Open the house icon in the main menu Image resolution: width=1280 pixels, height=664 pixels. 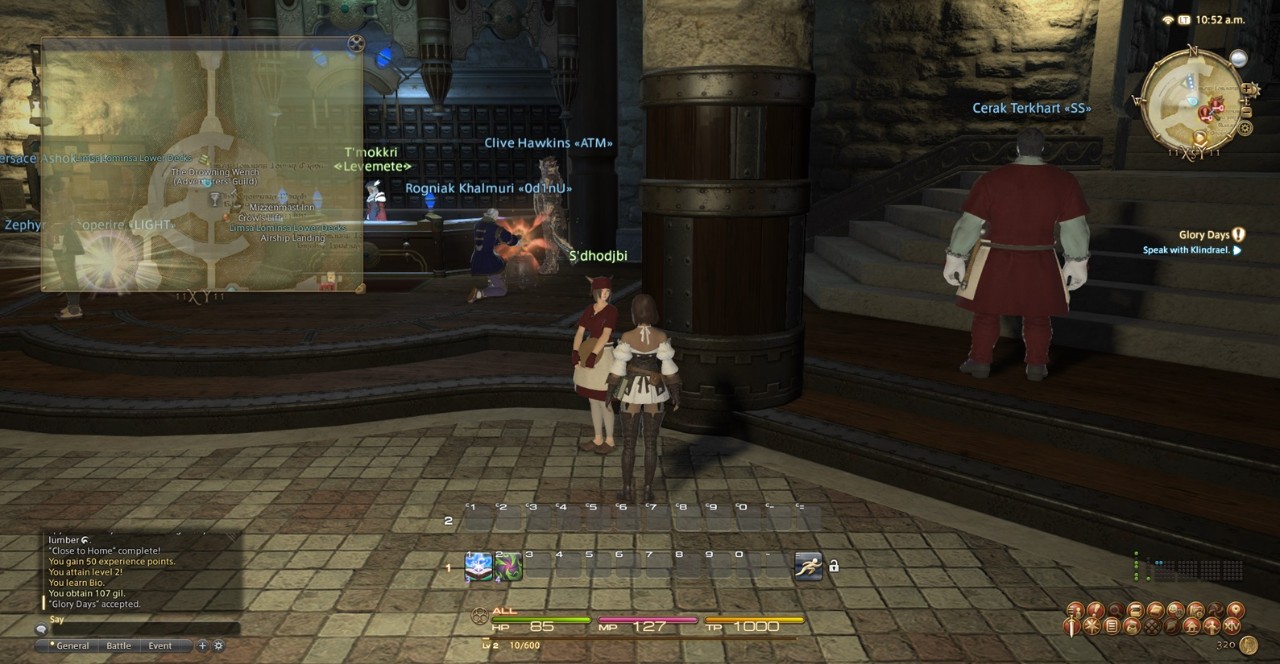(x=1190, y=627)
